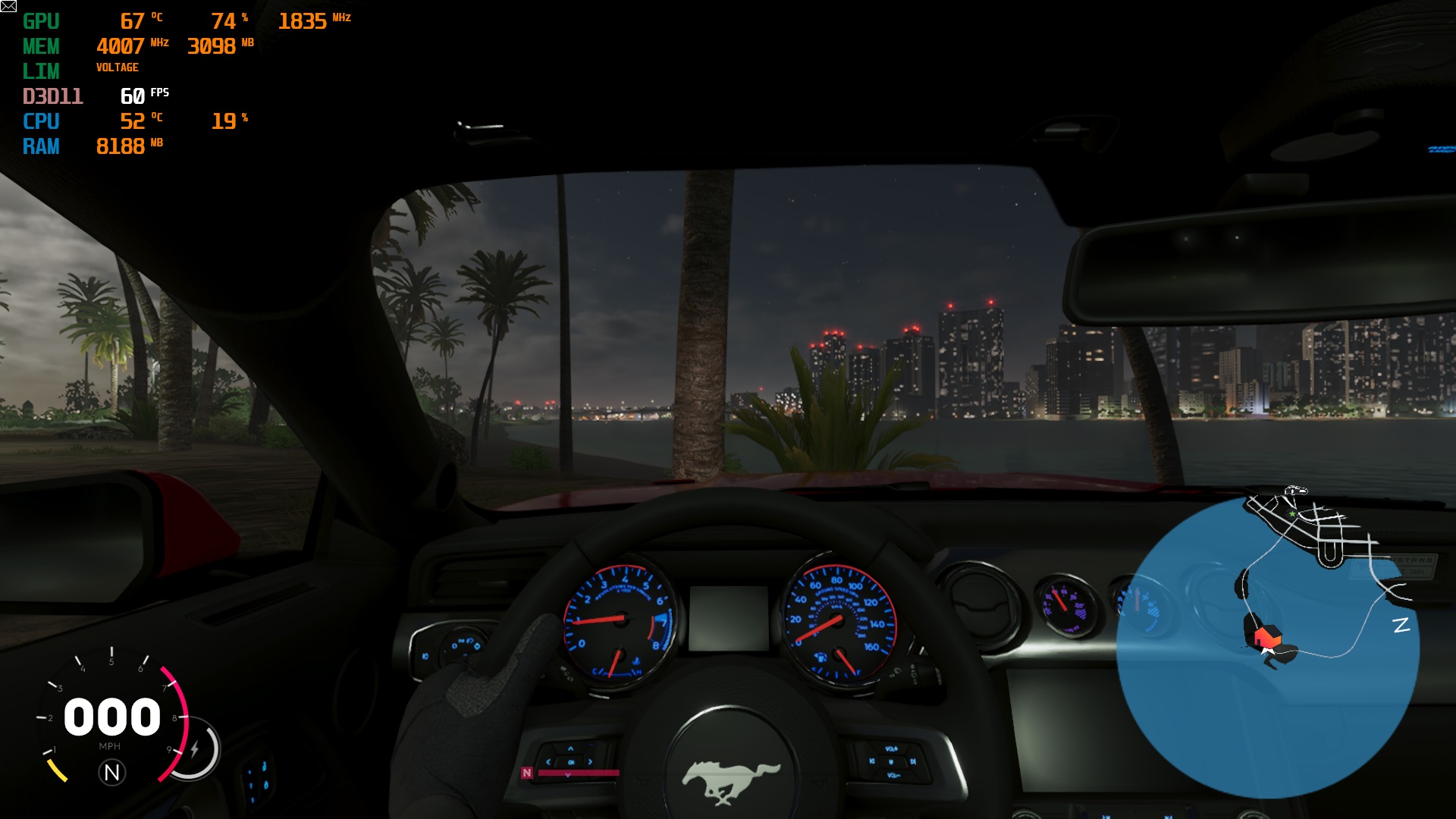Toggle the red N neutral gear indicator
The height and width of the screenshot is (819, 1456).
pyautogui.click(x=527, y=772)
